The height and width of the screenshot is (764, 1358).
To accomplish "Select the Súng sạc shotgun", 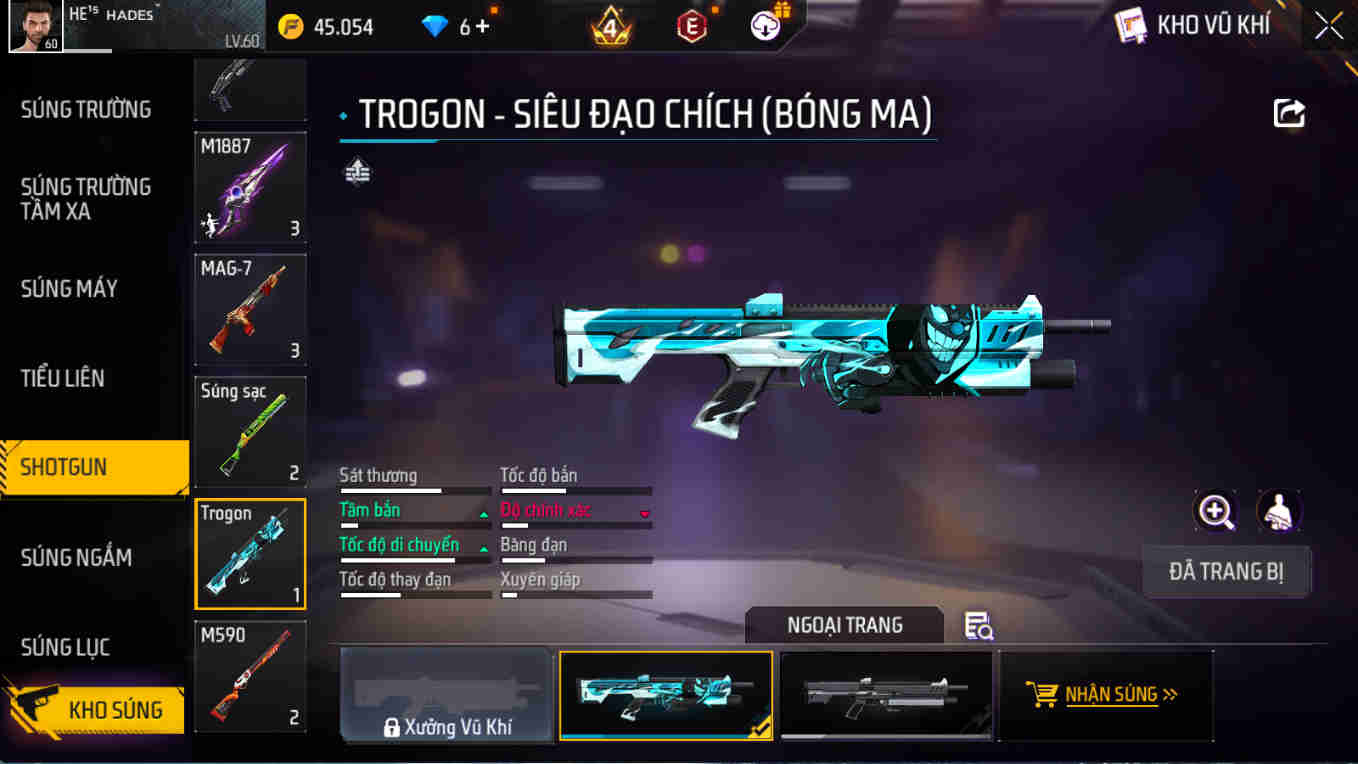I will (250, 432).
